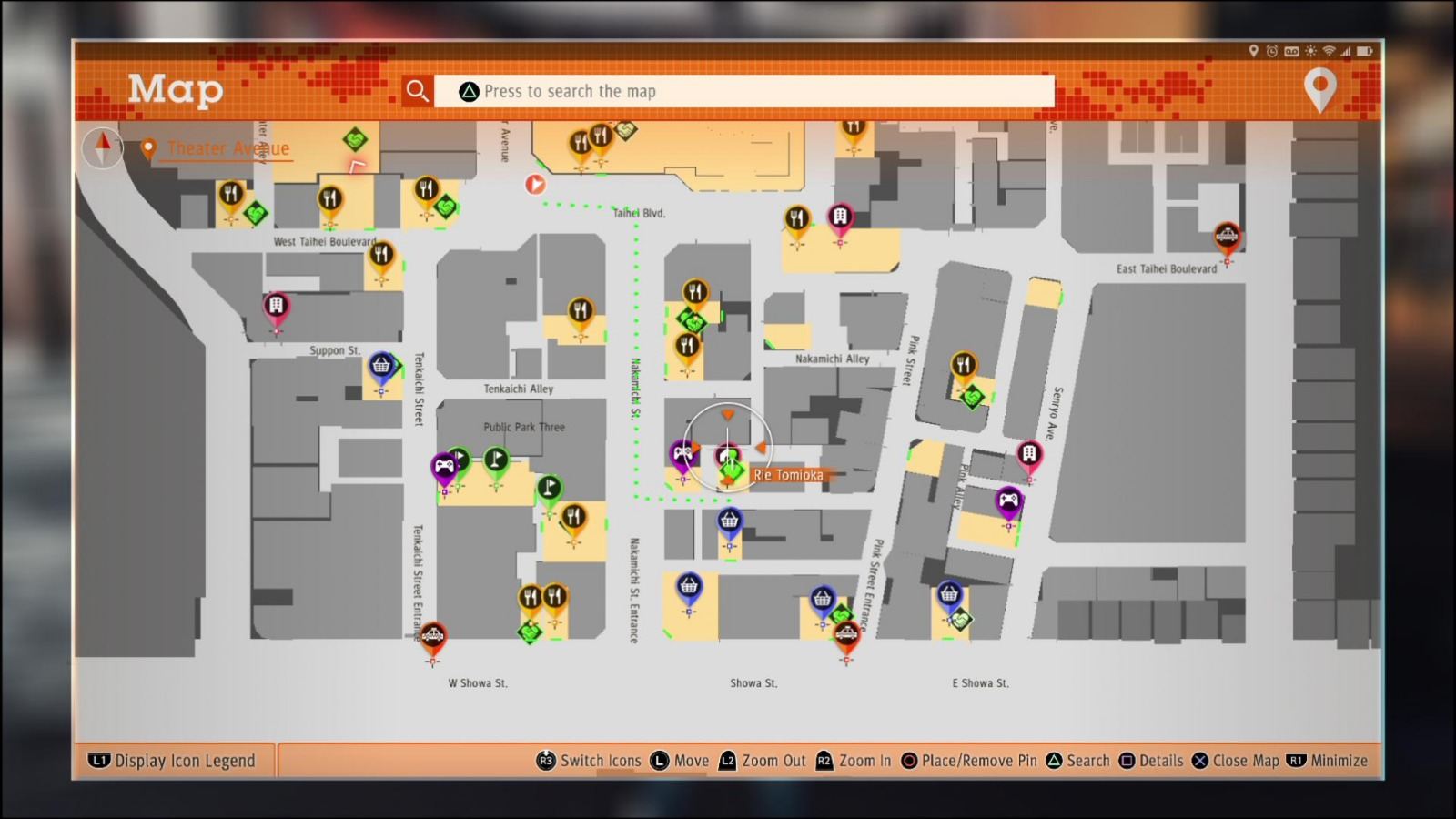Click the blue shopping basket pin below Rie Tomioka
This screenshot has height=819, width=1456.
pos(728,519)
